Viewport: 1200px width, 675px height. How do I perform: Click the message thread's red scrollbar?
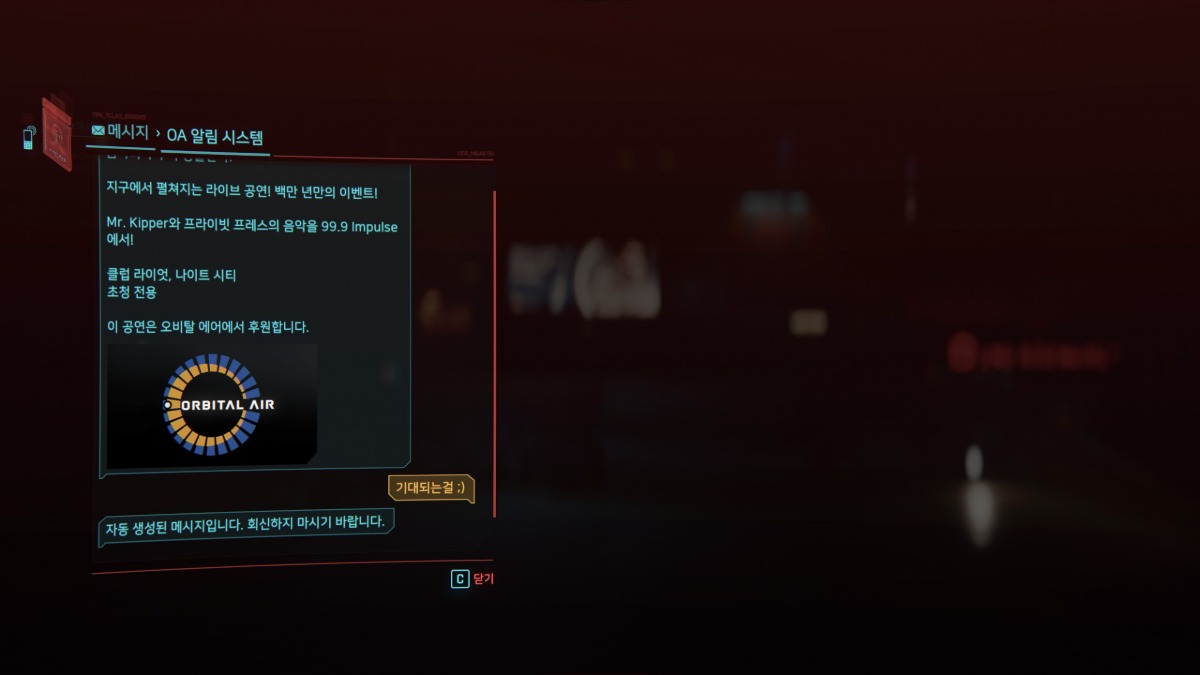495,350
